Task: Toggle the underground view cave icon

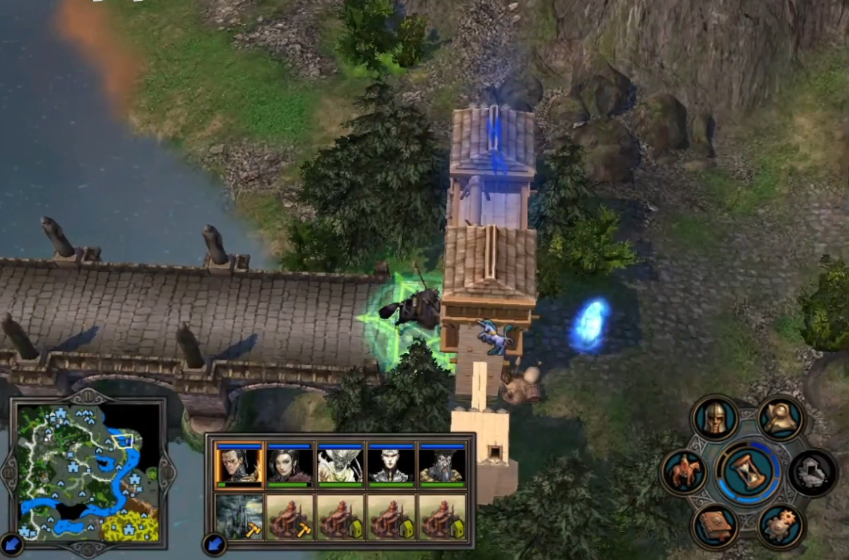Action: pos(812,472)
